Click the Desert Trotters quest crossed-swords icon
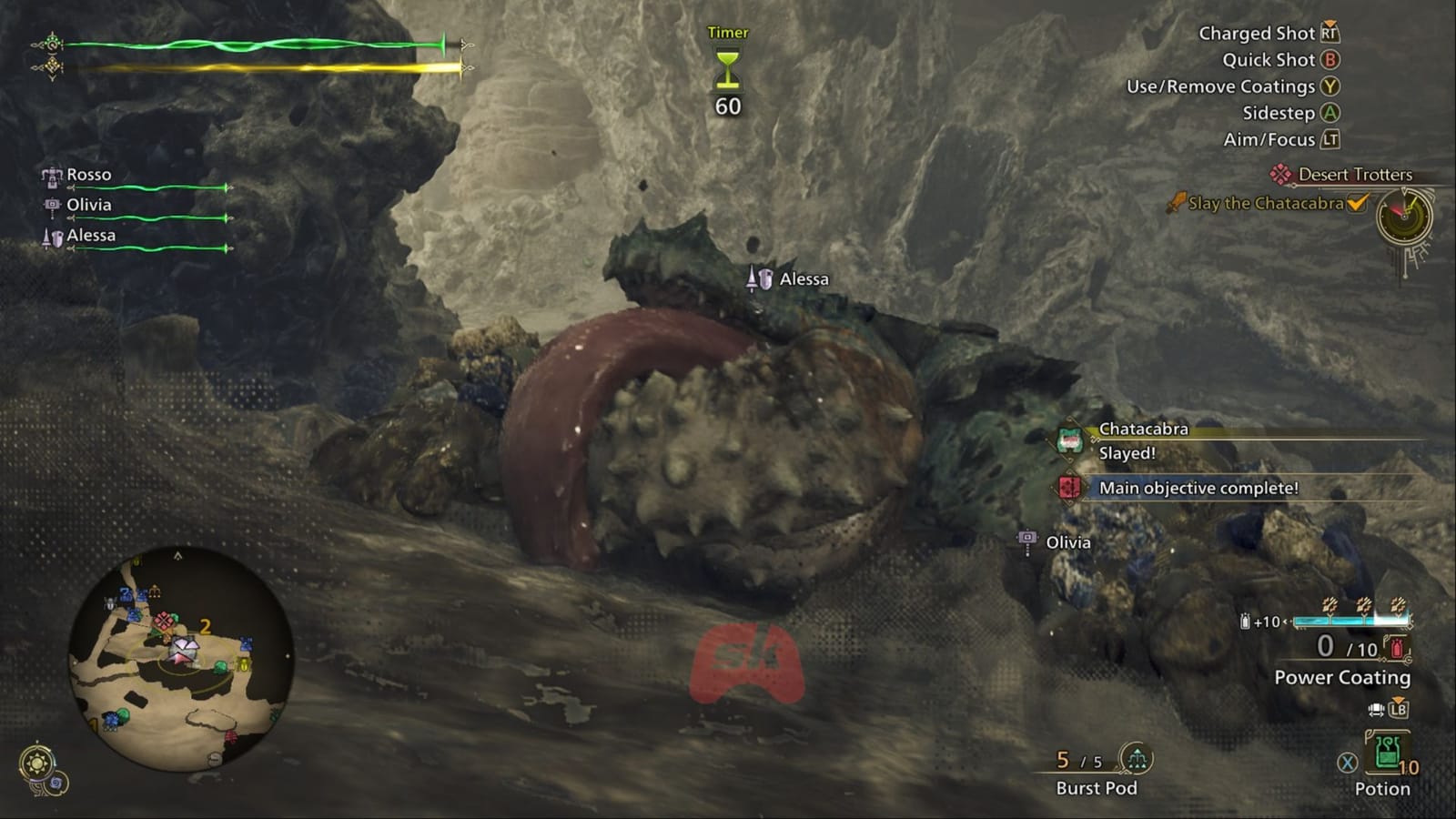Image resolution: width=1456 pixels, height=819 pixels. [1280, 174]
